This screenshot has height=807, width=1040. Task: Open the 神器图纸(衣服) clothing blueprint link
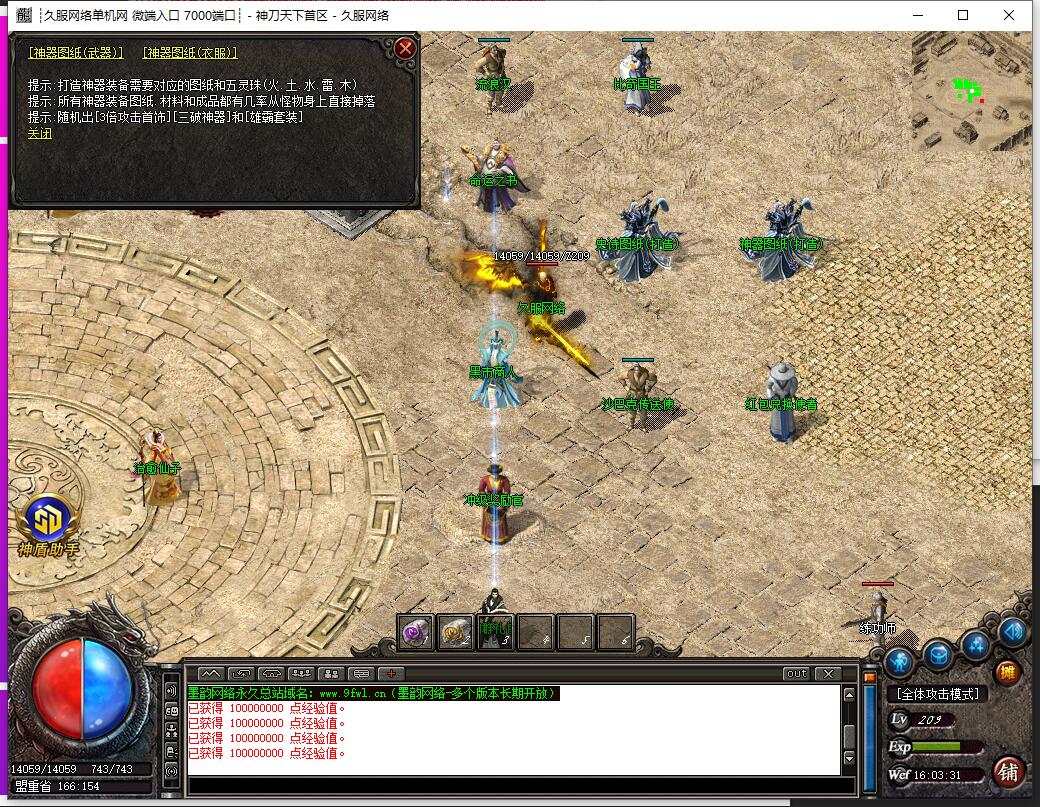(190, 53)
